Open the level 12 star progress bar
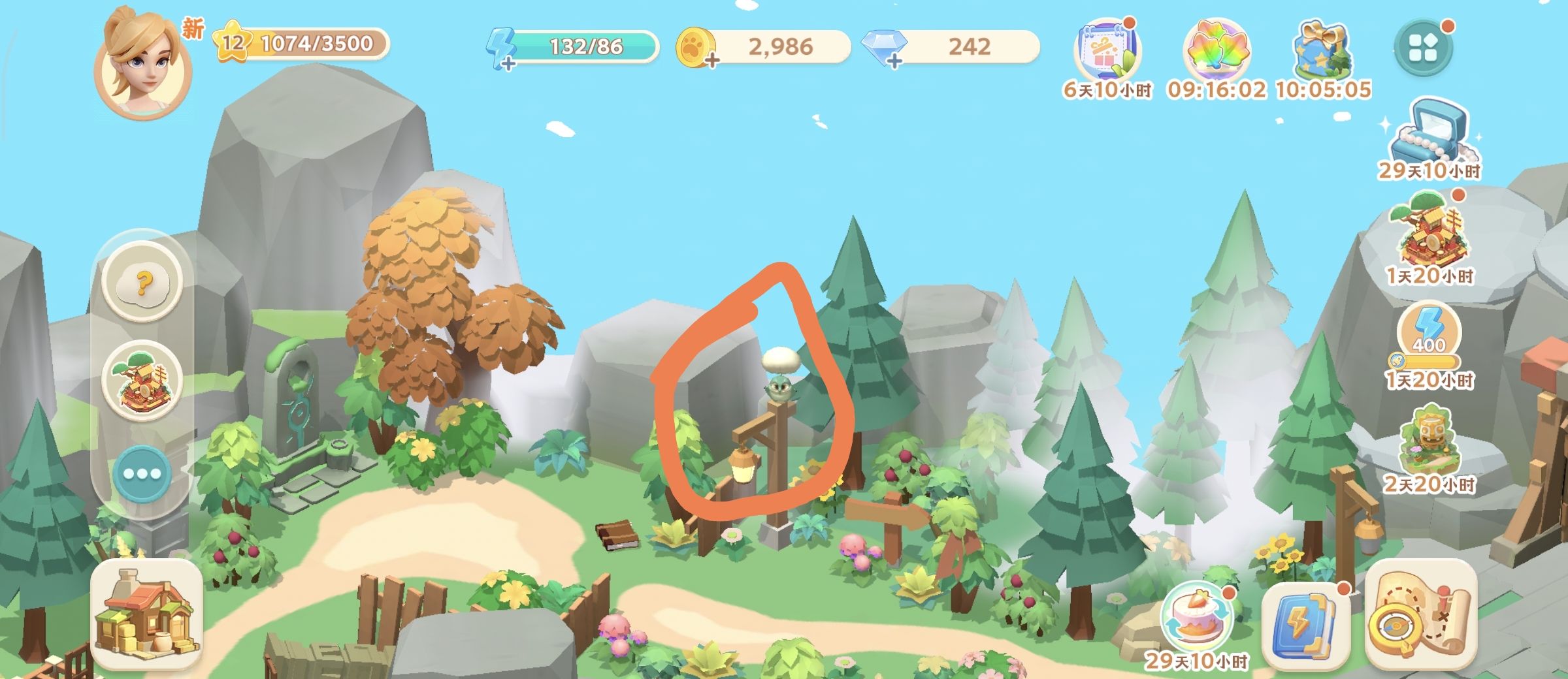 [301, 44]
